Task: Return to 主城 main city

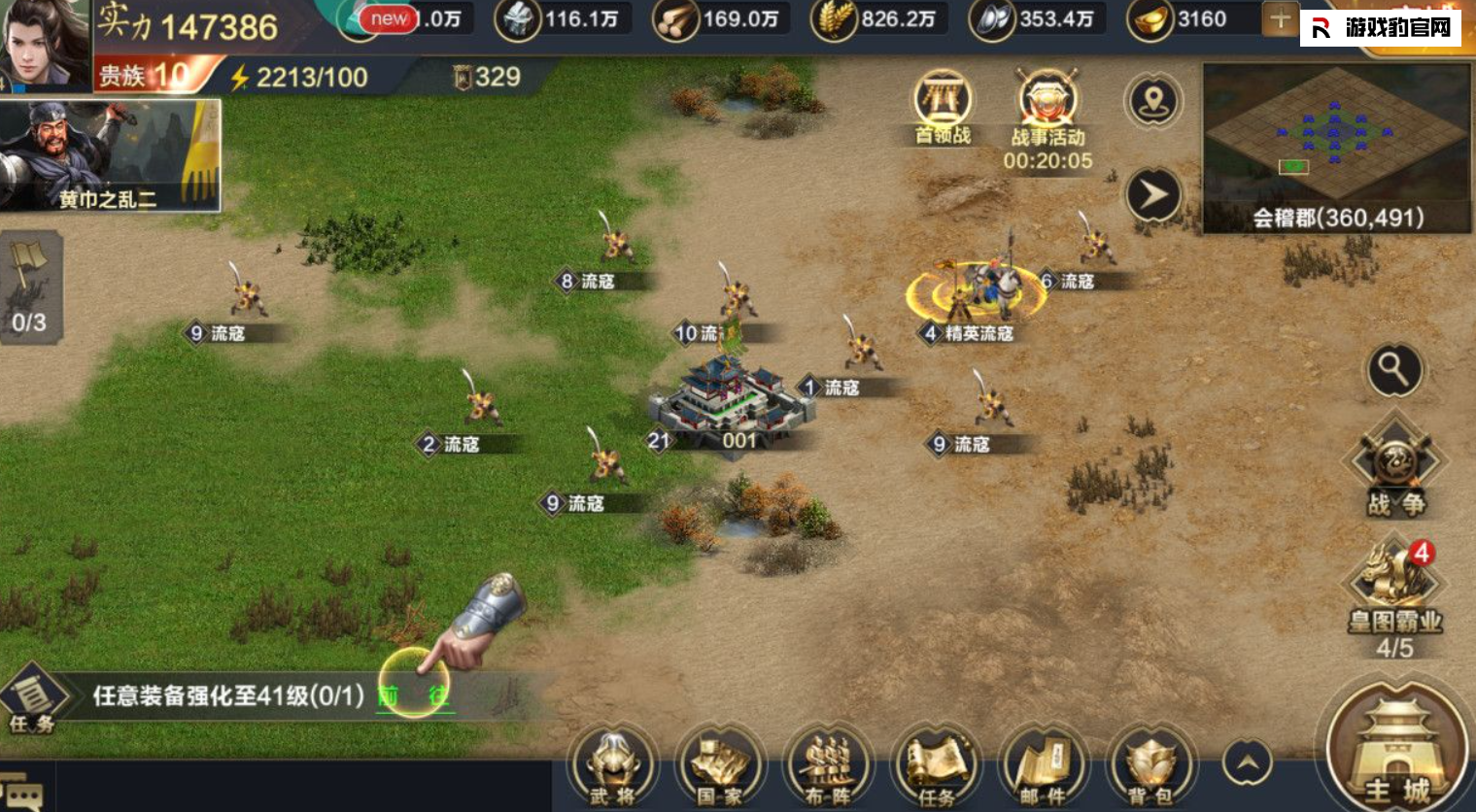Action: [1395, 754]
